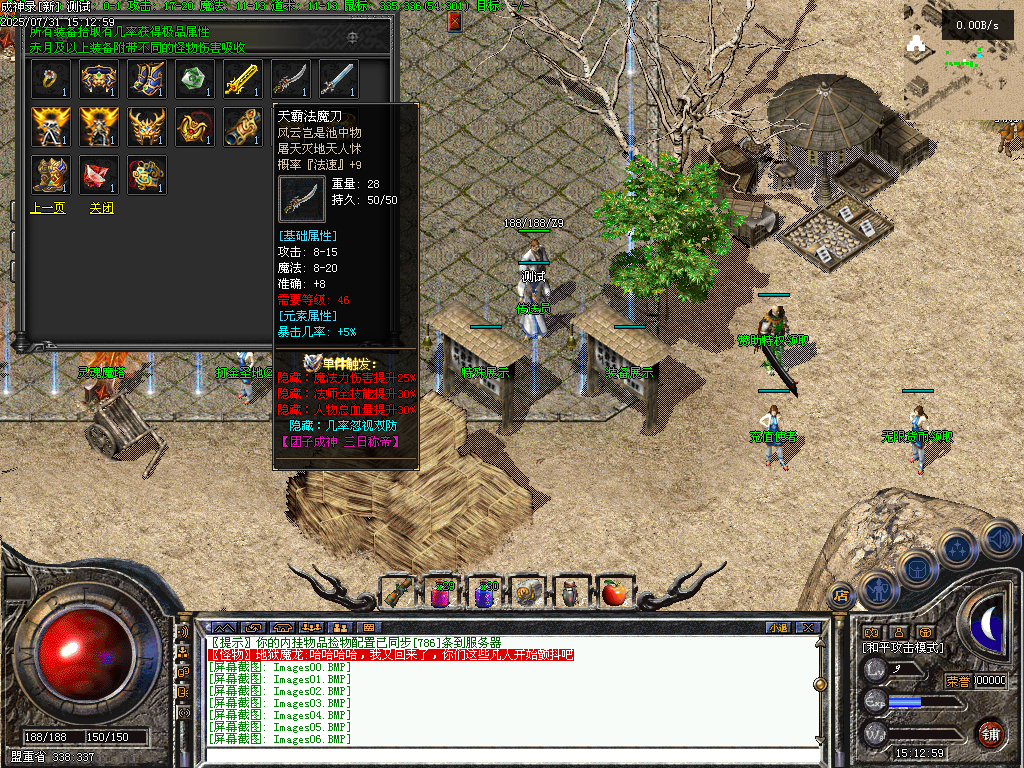Select the blue steel sword slot
Viewport: 1024px width, 768px height.
pyautogui.click(x=338, y=79)
